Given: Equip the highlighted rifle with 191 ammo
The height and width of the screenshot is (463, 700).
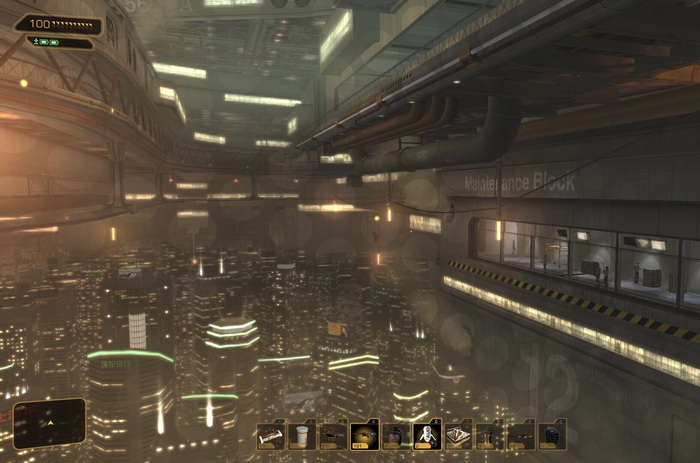Looking at the screenshot, I should tap(365, 435).
